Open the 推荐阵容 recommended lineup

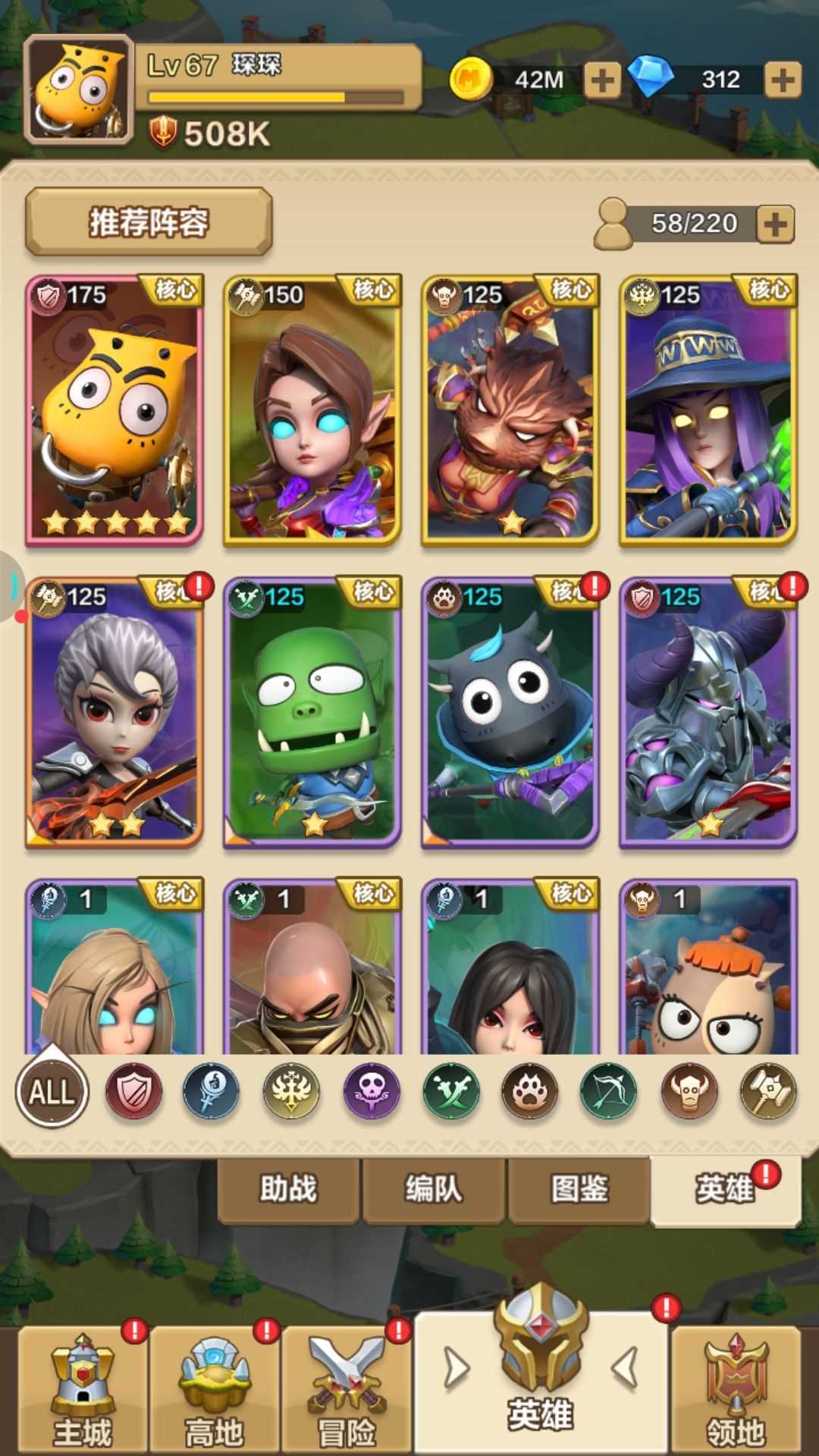149,222
